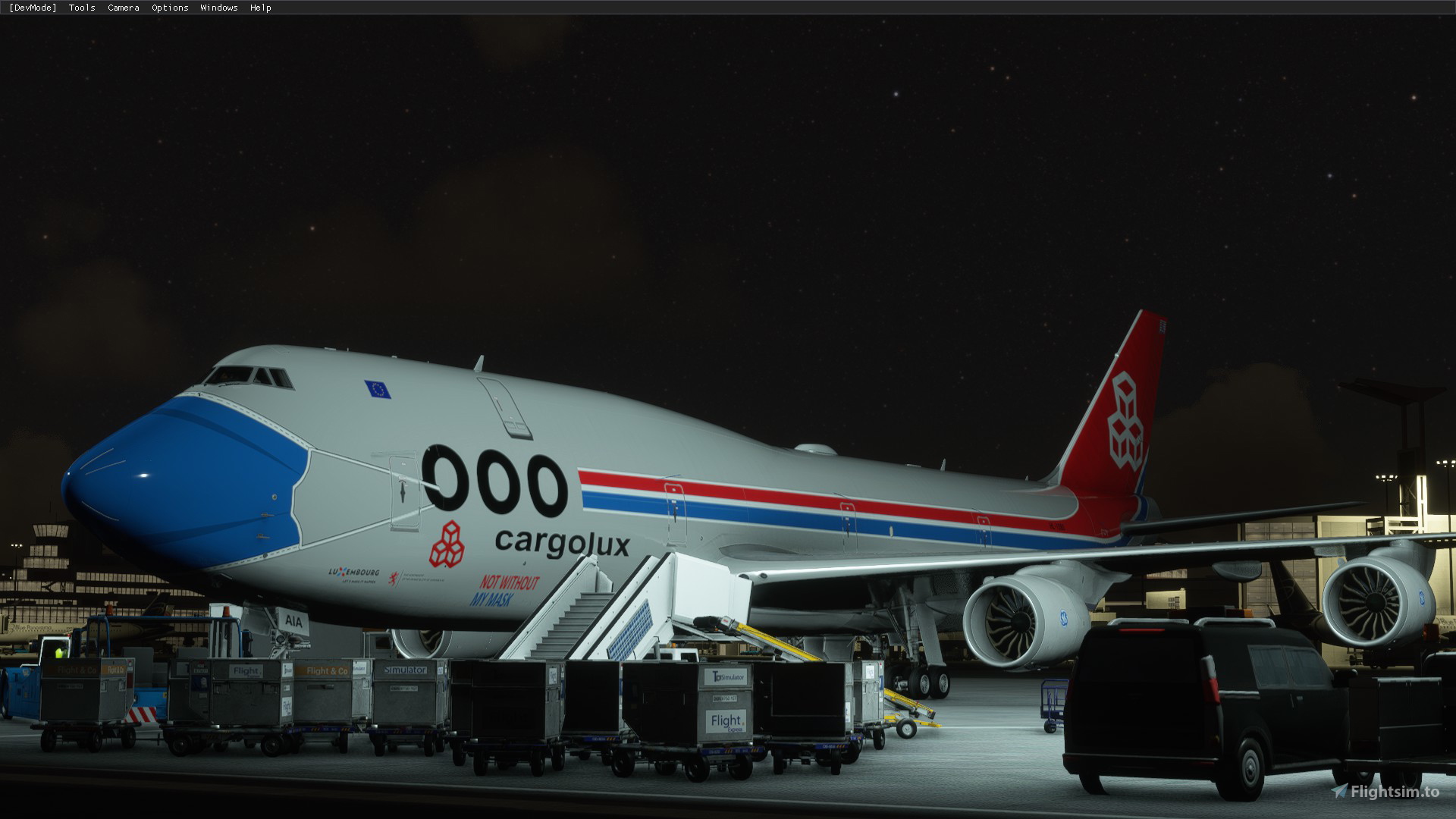Open the Help menu
This screenshot has width=1456, height=819.
[x=260, y=8]
